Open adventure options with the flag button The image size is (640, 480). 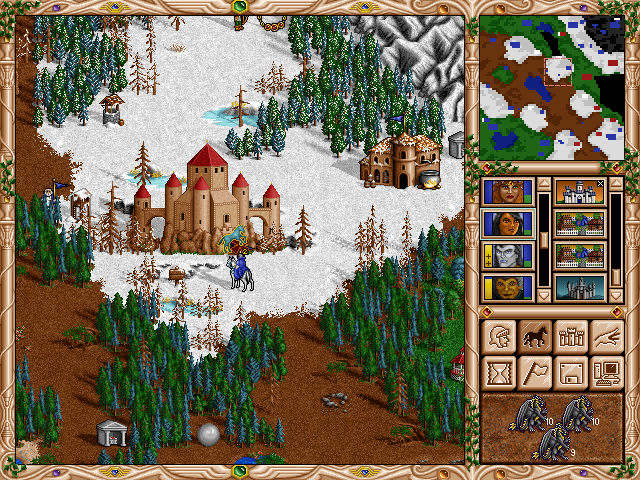pyautogui.click(x=534, y=373)
